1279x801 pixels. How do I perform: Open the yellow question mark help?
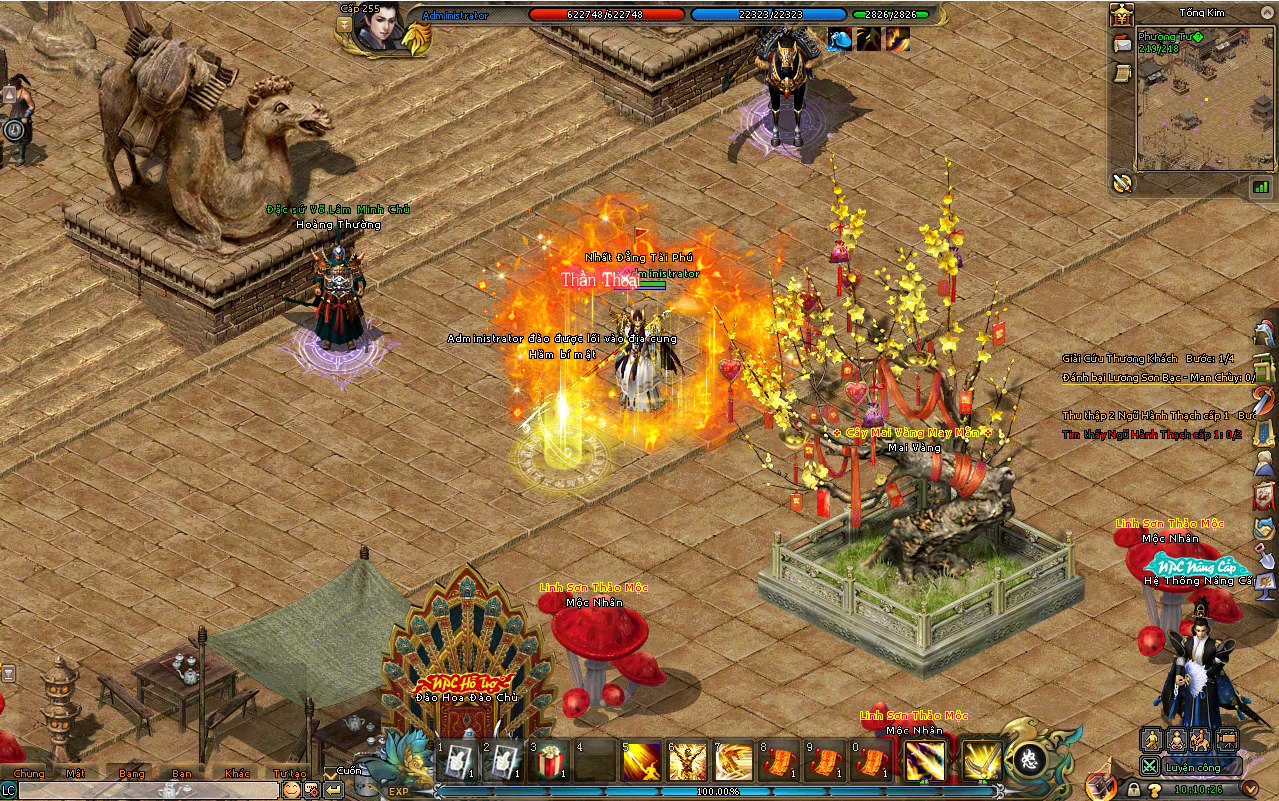point(1156,789)
